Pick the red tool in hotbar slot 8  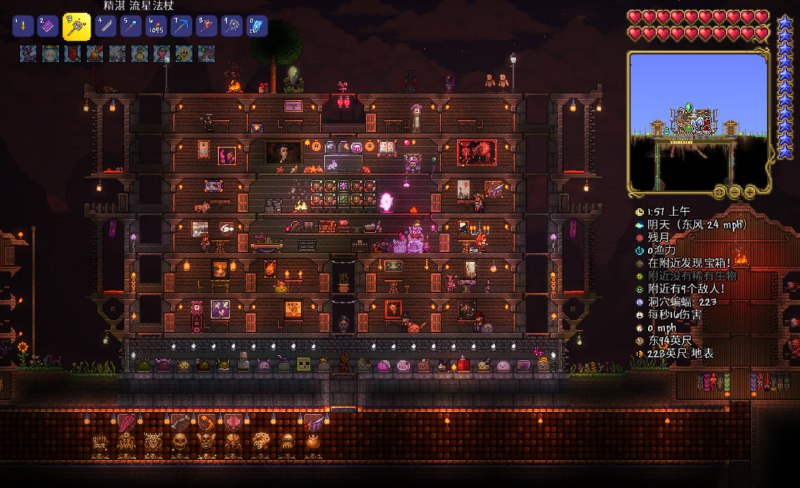[206, 26]
